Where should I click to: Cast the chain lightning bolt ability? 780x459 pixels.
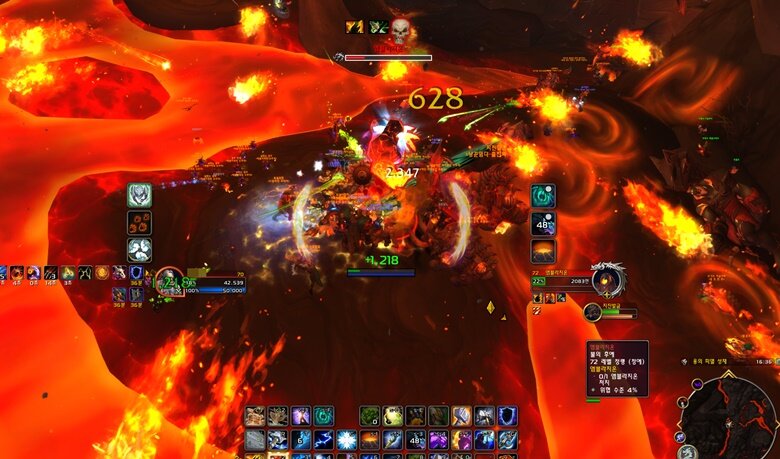click(x=324, y=439)
